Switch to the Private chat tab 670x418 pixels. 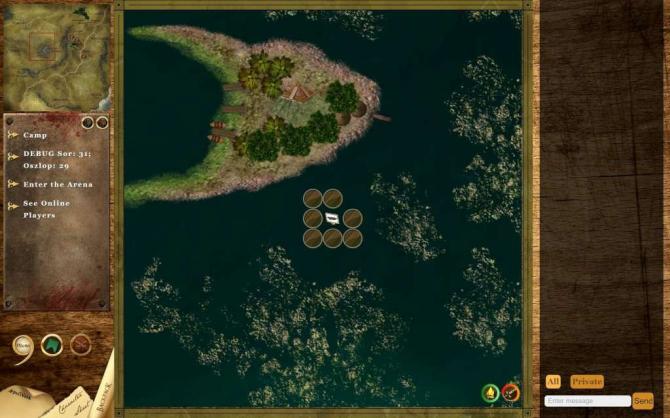click(x=587, y=381)
